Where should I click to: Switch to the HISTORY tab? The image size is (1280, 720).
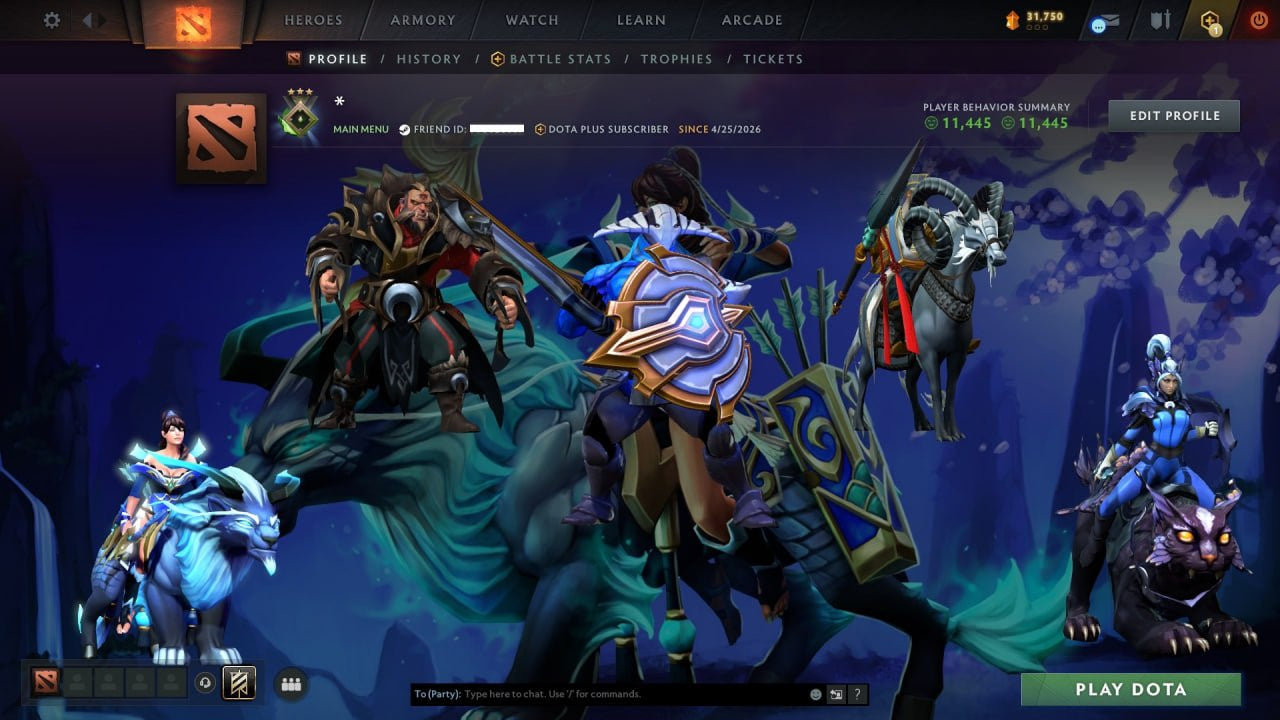[x=428, y=59]
